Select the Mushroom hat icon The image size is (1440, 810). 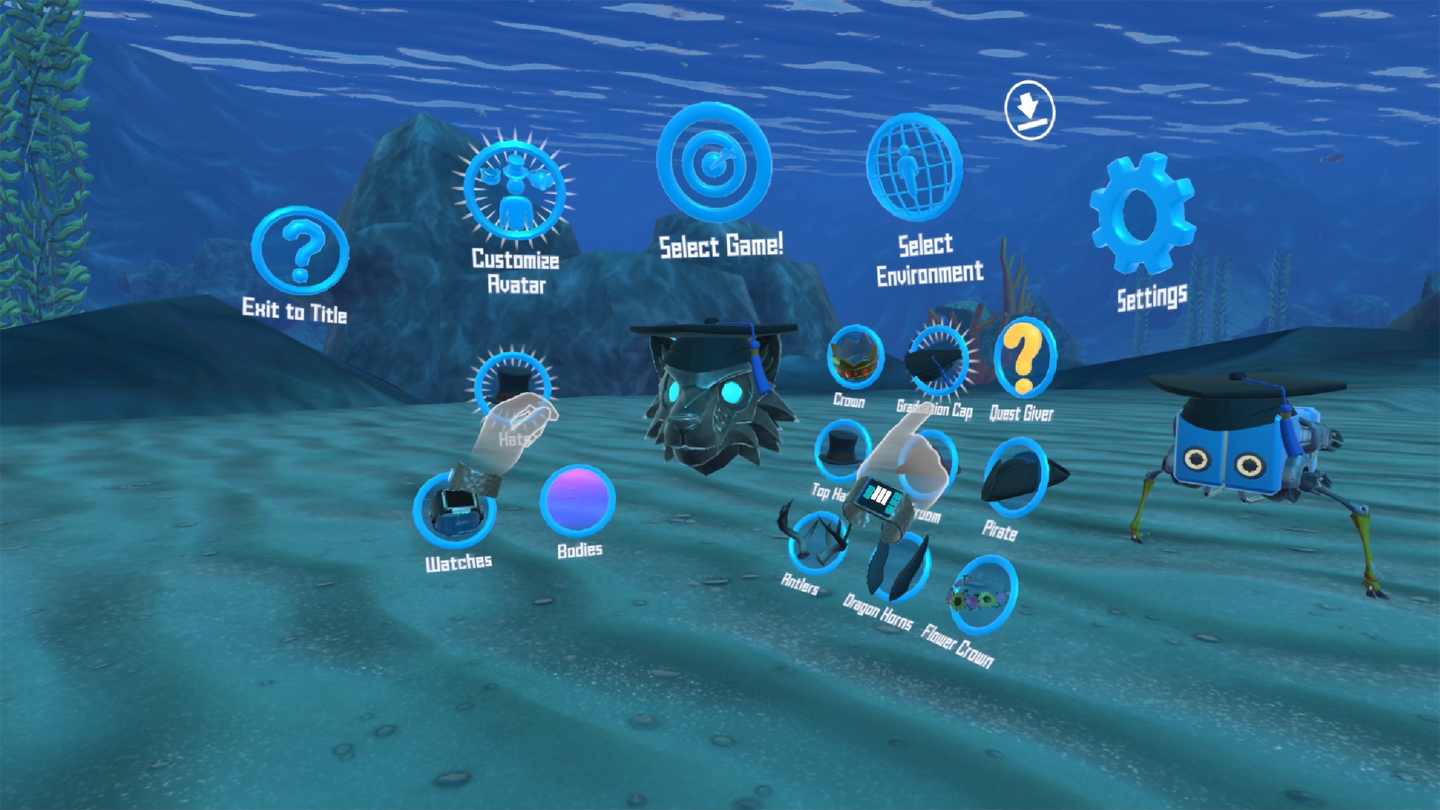coord(925,465)
